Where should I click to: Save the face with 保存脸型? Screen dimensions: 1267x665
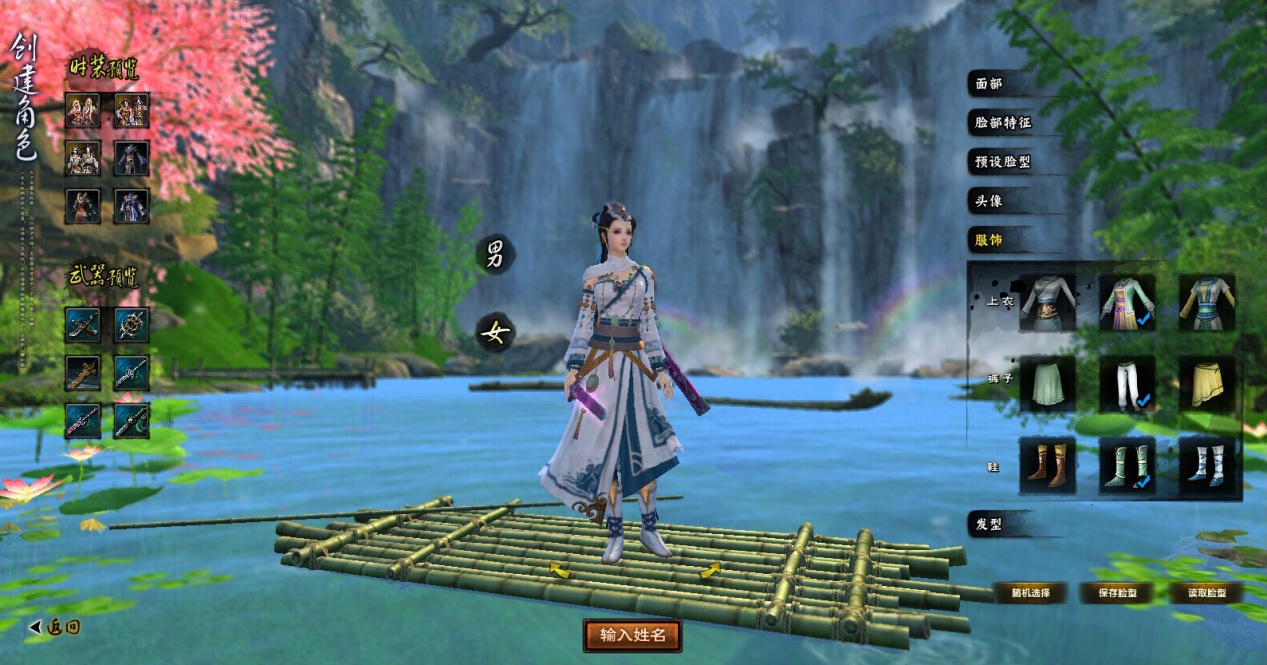click(1116, 593)
